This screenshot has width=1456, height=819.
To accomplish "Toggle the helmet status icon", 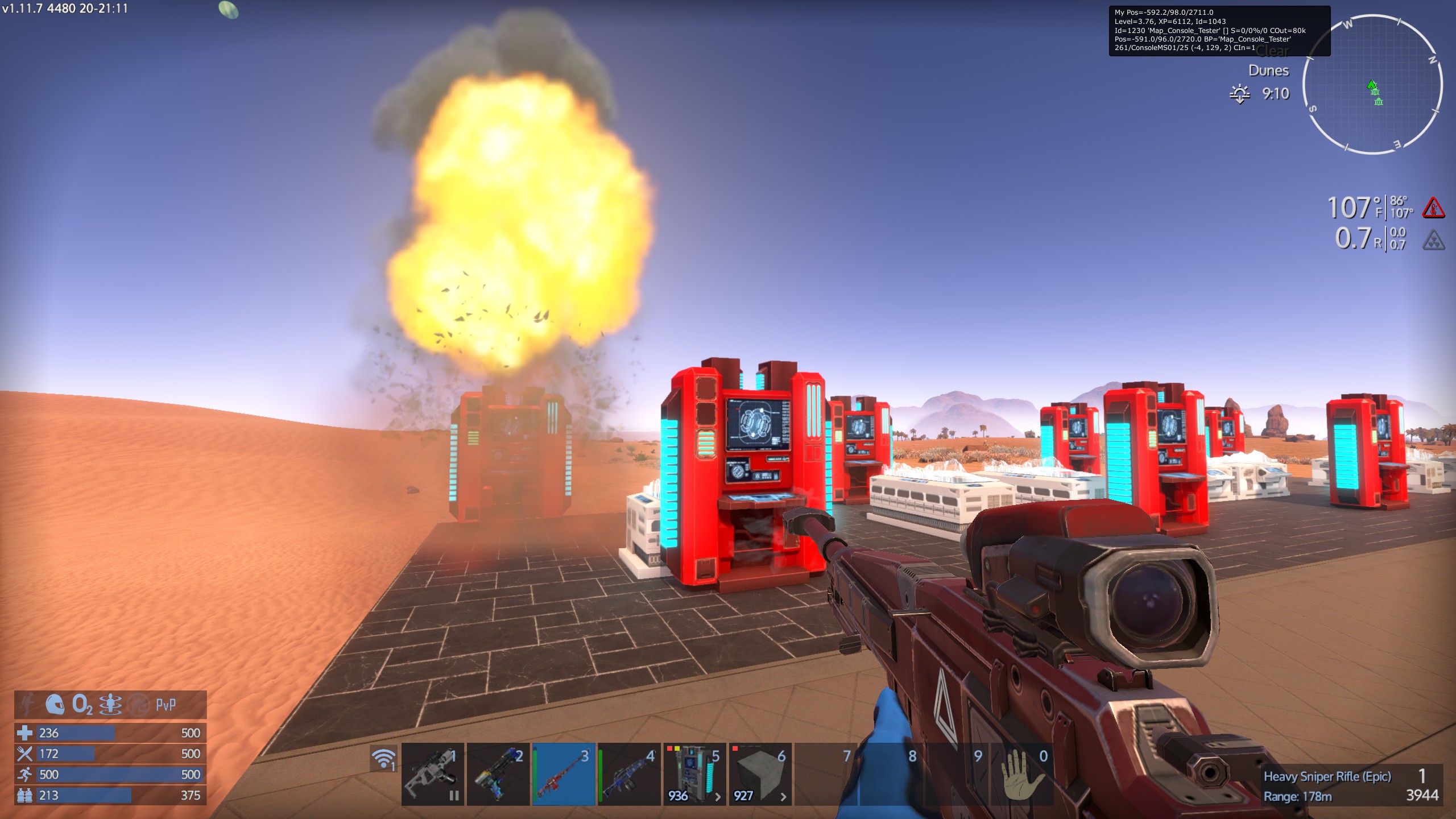I will tap(55, 705).
